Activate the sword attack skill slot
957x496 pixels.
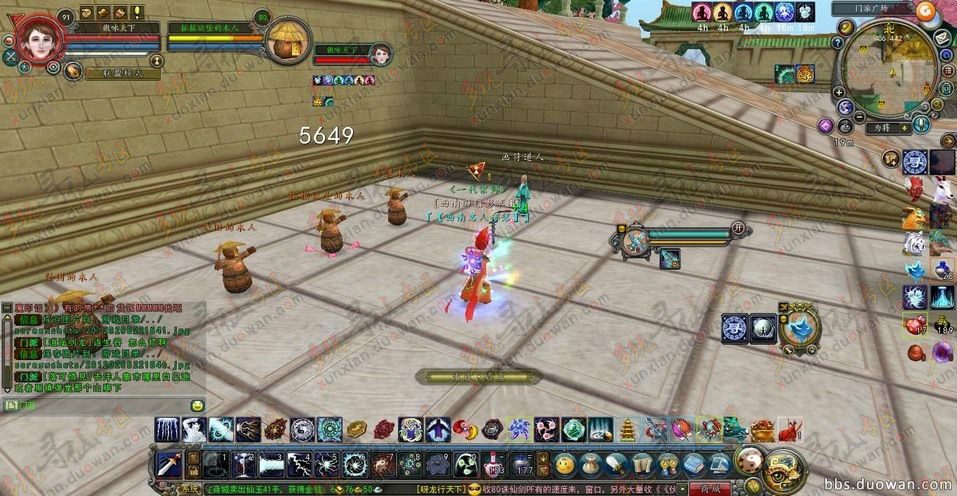(169, 465)
